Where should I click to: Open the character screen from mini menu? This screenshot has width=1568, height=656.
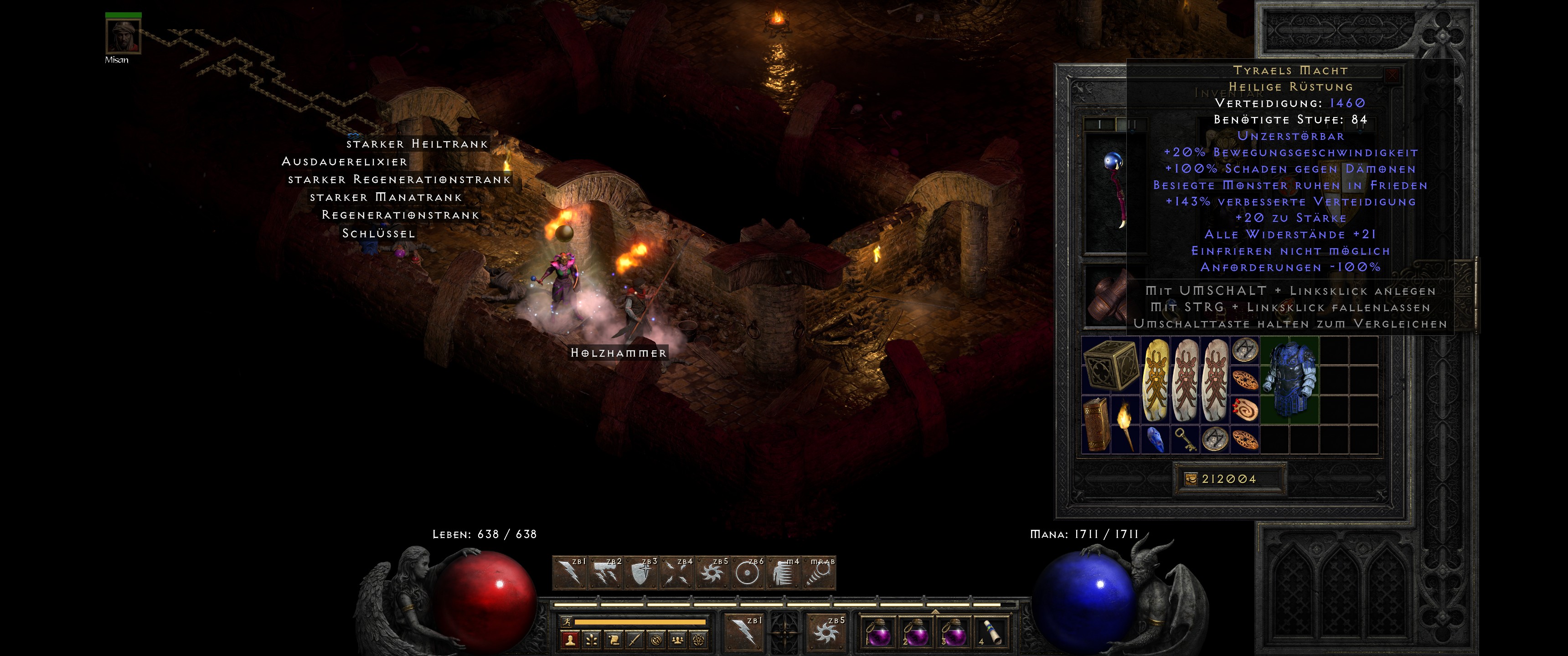tap(570, 640)
